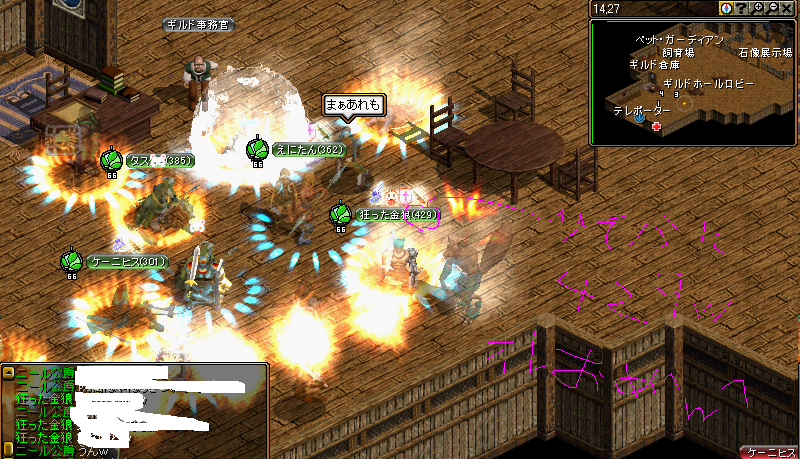Image resolution: width=800 pixels, height=459 pixels.
Task: Click the ケーニヒス name button at bottom right
Action: coord(770,451)
